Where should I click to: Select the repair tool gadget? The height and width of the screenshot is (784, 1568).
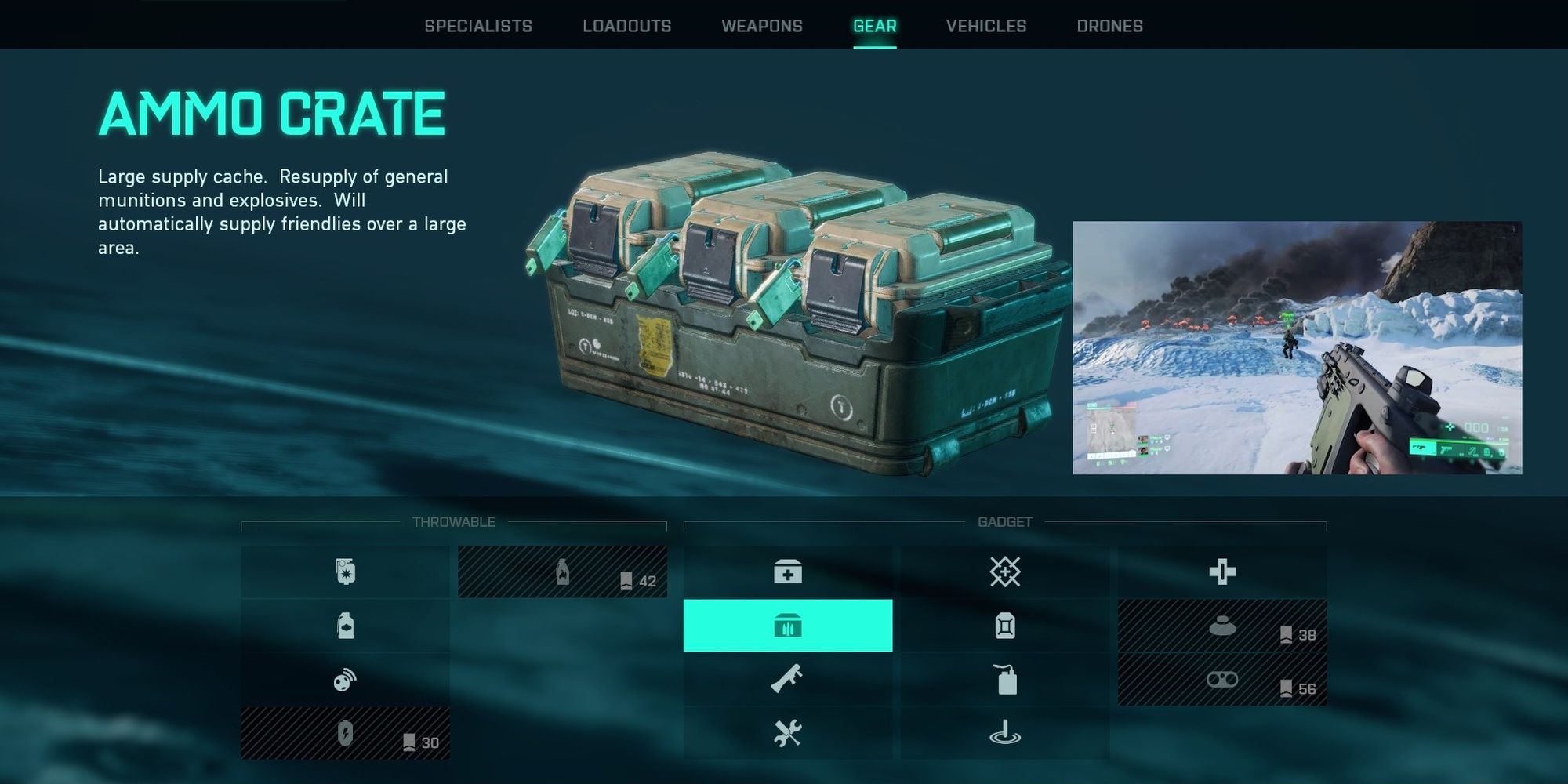787,734
